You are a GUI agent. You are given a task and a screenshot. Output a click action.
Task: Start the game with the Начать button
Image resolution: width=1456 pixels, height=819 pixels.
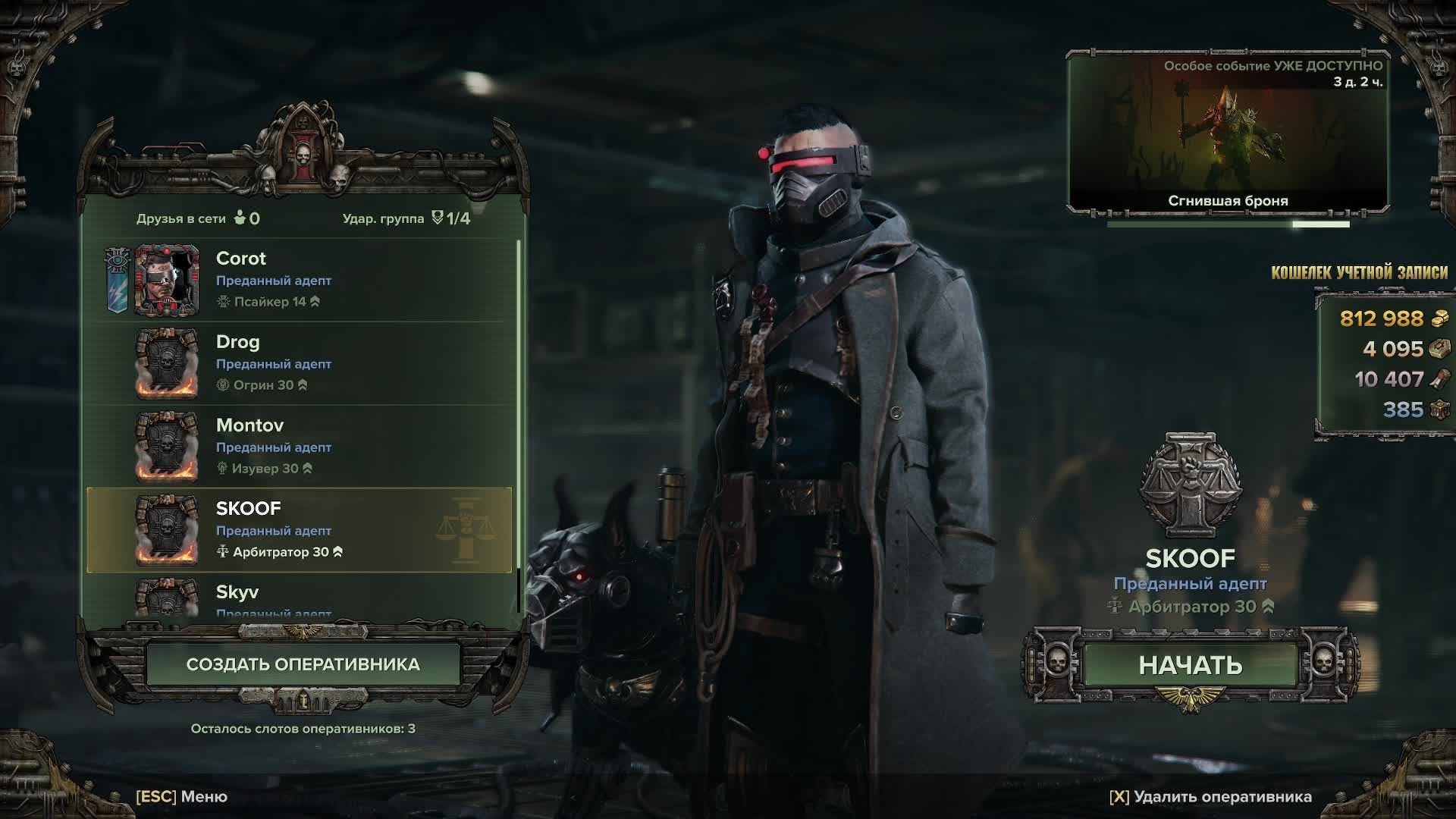[1190, 665]
